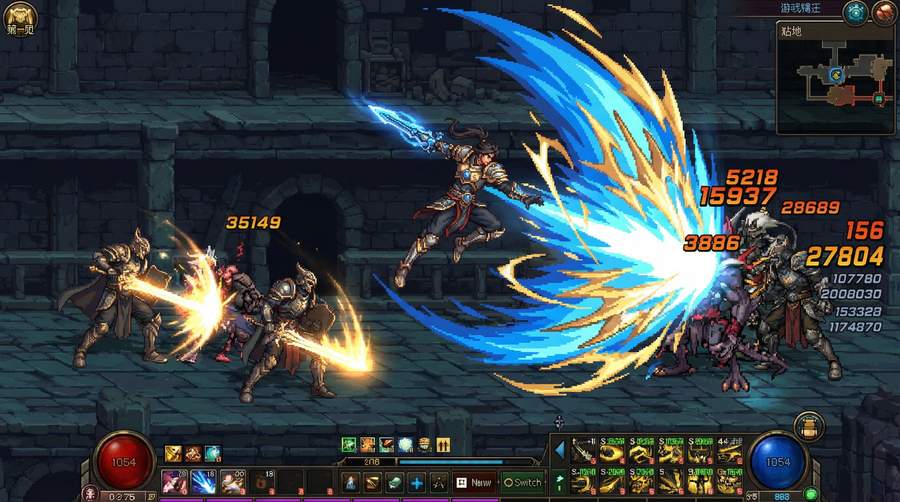The height and width of the screenshot is (502, 900).
Task: Select the pink-haired character portrait slot
Action: (x=174, y=482)
